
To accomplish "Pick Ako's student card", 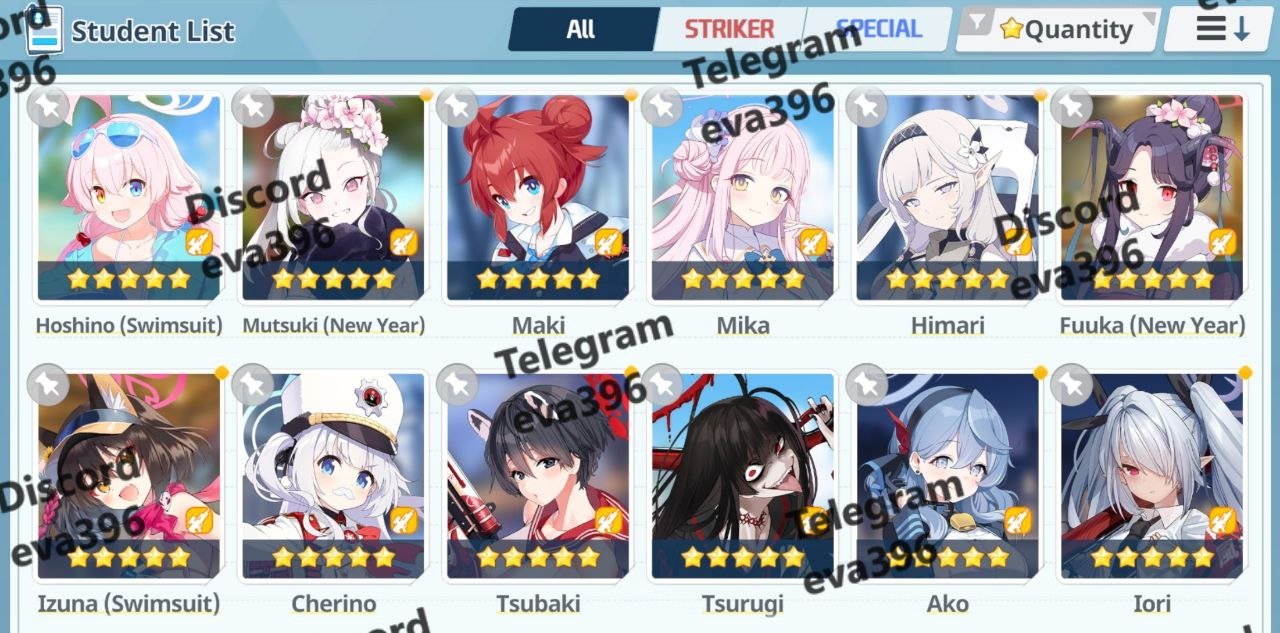I will (947, 477).
